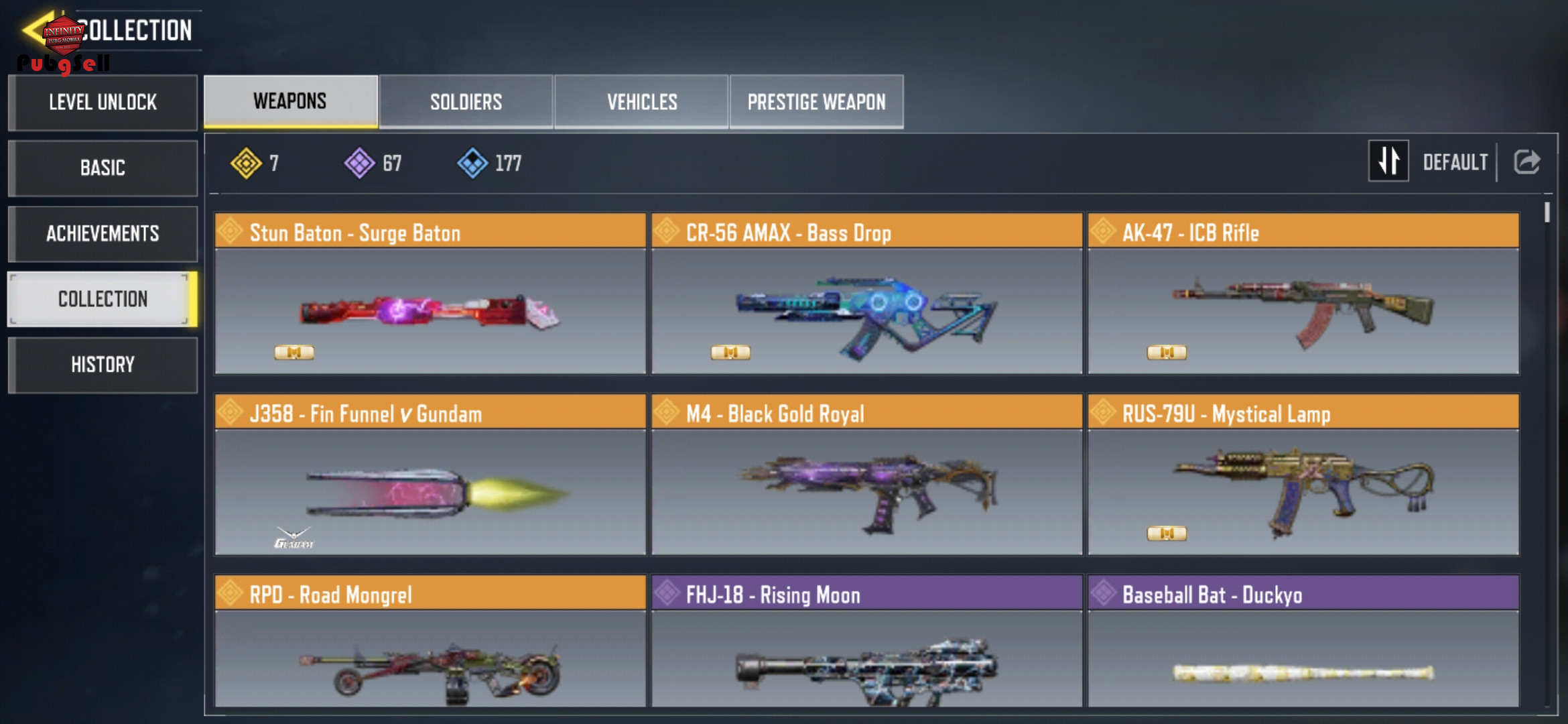The width and height of the screenshot is (1568, 724).
Task: Switch to the Soldiers tab
Action: click(x=466, y=102)
